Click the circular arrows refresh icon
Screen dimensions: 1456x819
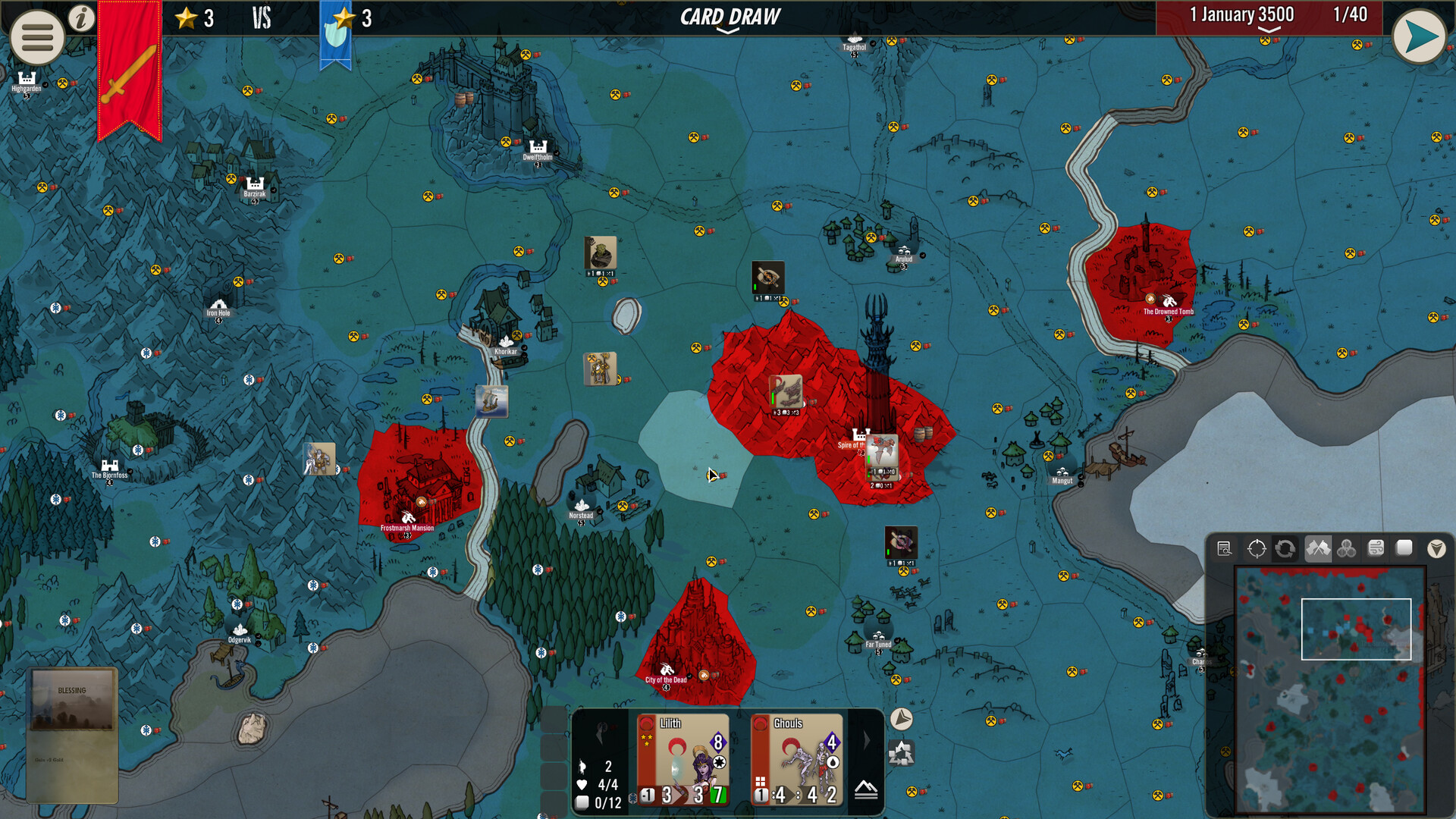coord(1285,548)
